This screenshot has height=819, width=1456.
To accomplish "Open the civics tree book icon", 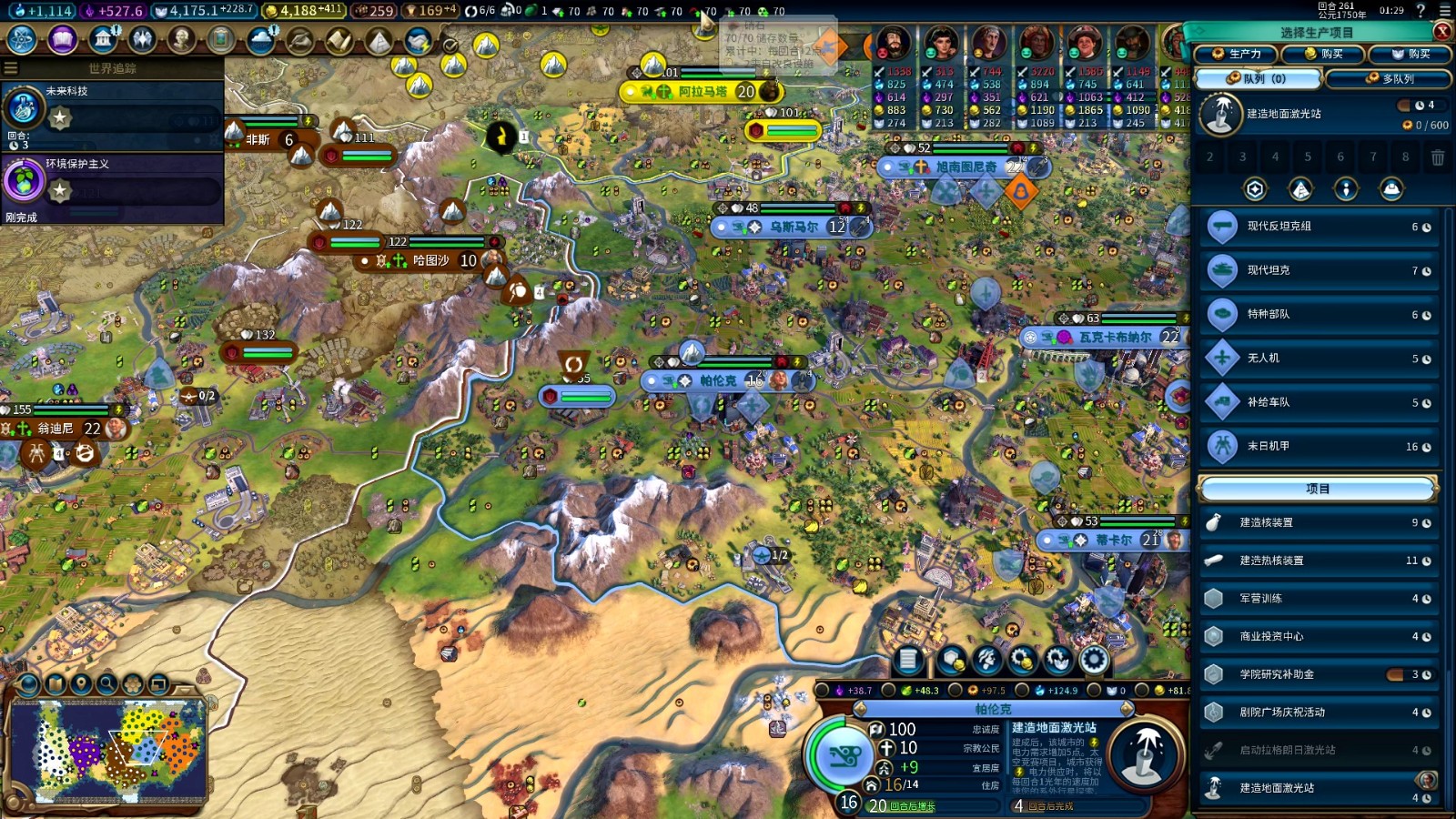I will click(62, 39).
